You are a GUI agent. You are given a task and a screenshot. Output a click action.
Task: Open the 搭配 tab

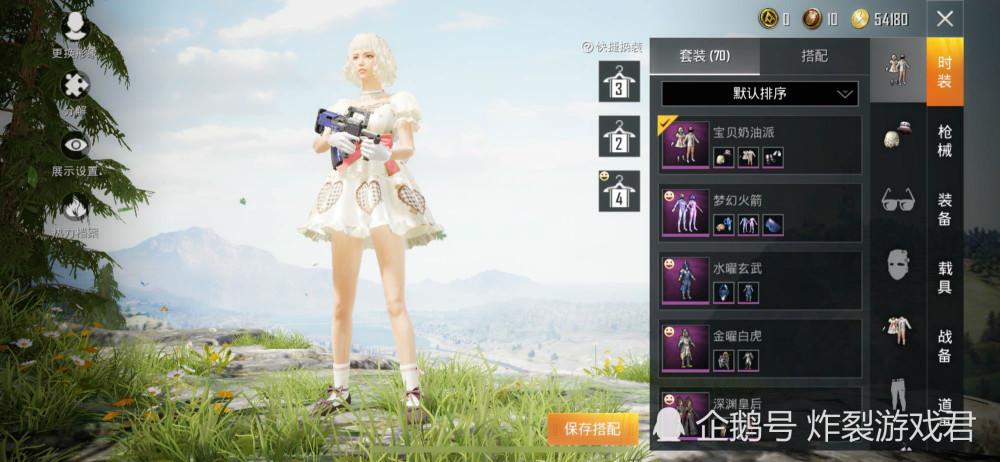(815, 56)
